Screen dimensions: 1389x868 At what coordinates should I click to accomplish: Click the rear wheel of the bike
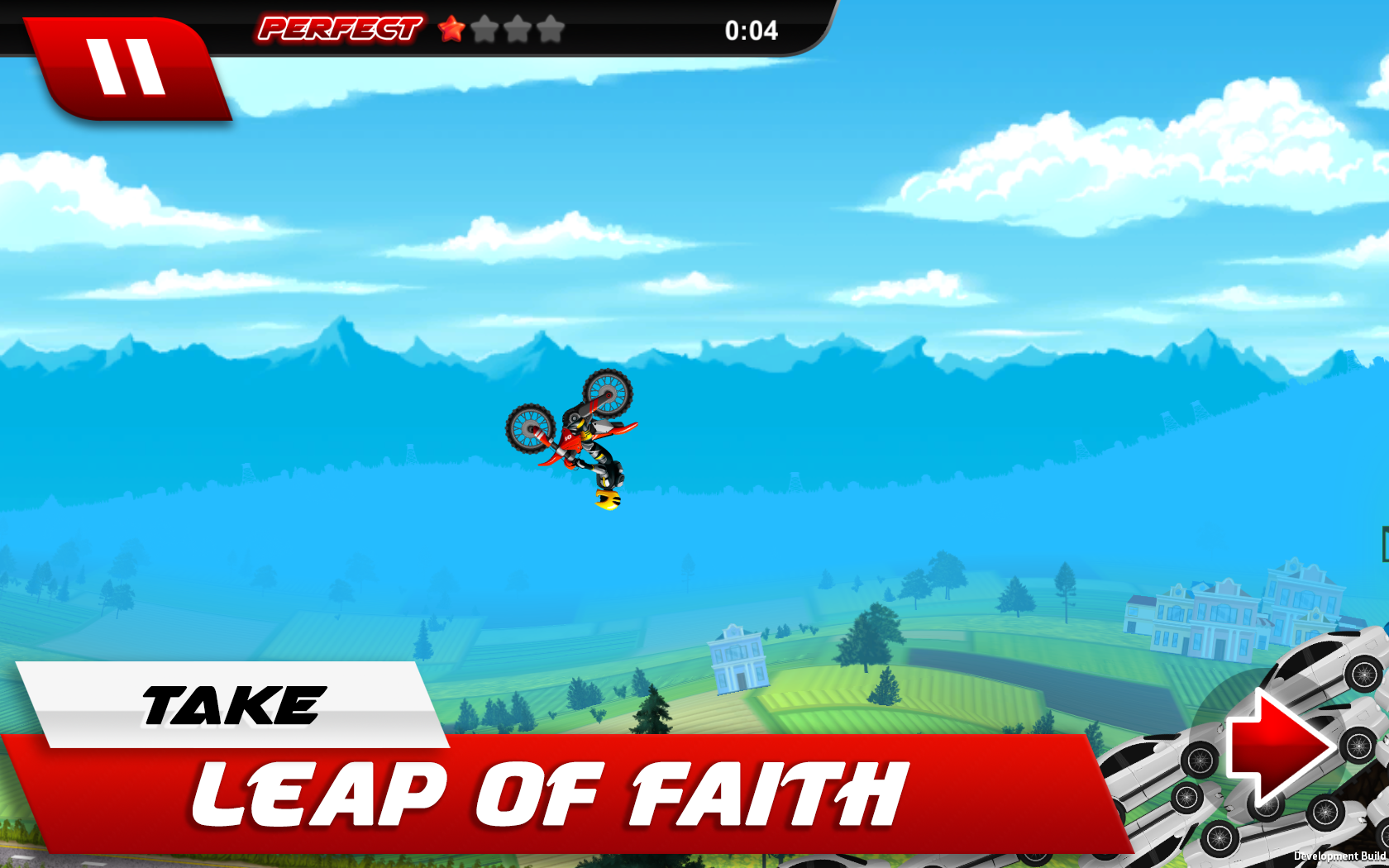(x=608, y=393)
